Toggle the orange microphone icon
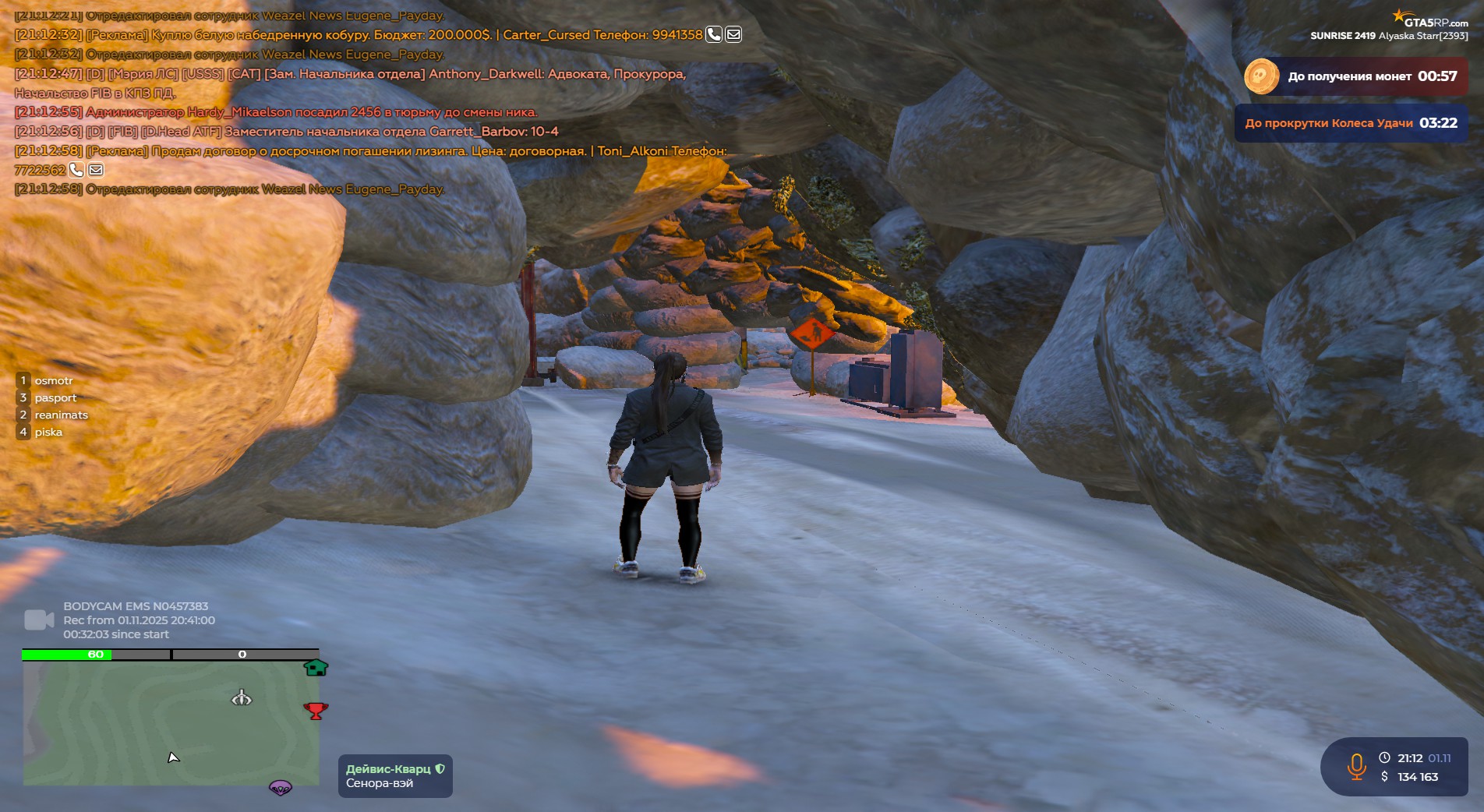Screen dimensions: 1484x812 click(x=1356, y=767)
